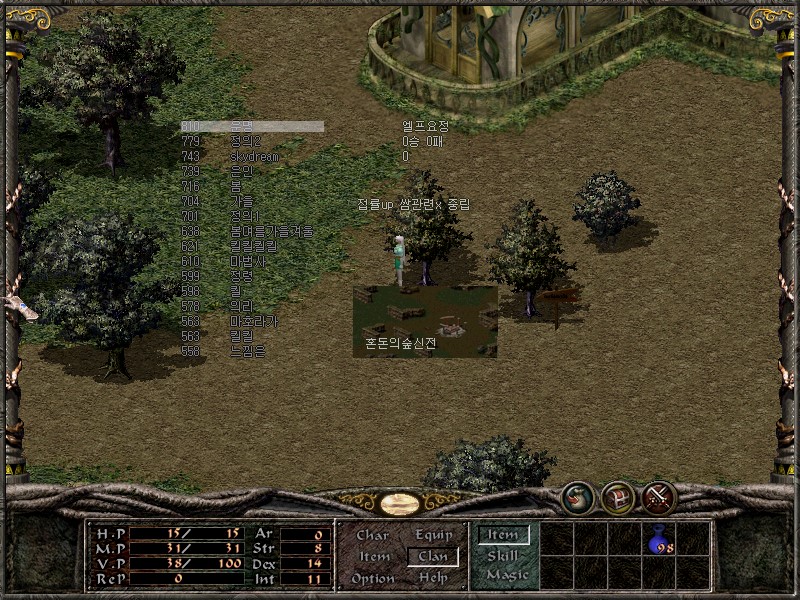This screenshot has width=800, height=600.
Task: Open the treasure chest round icon
Action: (x=618, y=497)
